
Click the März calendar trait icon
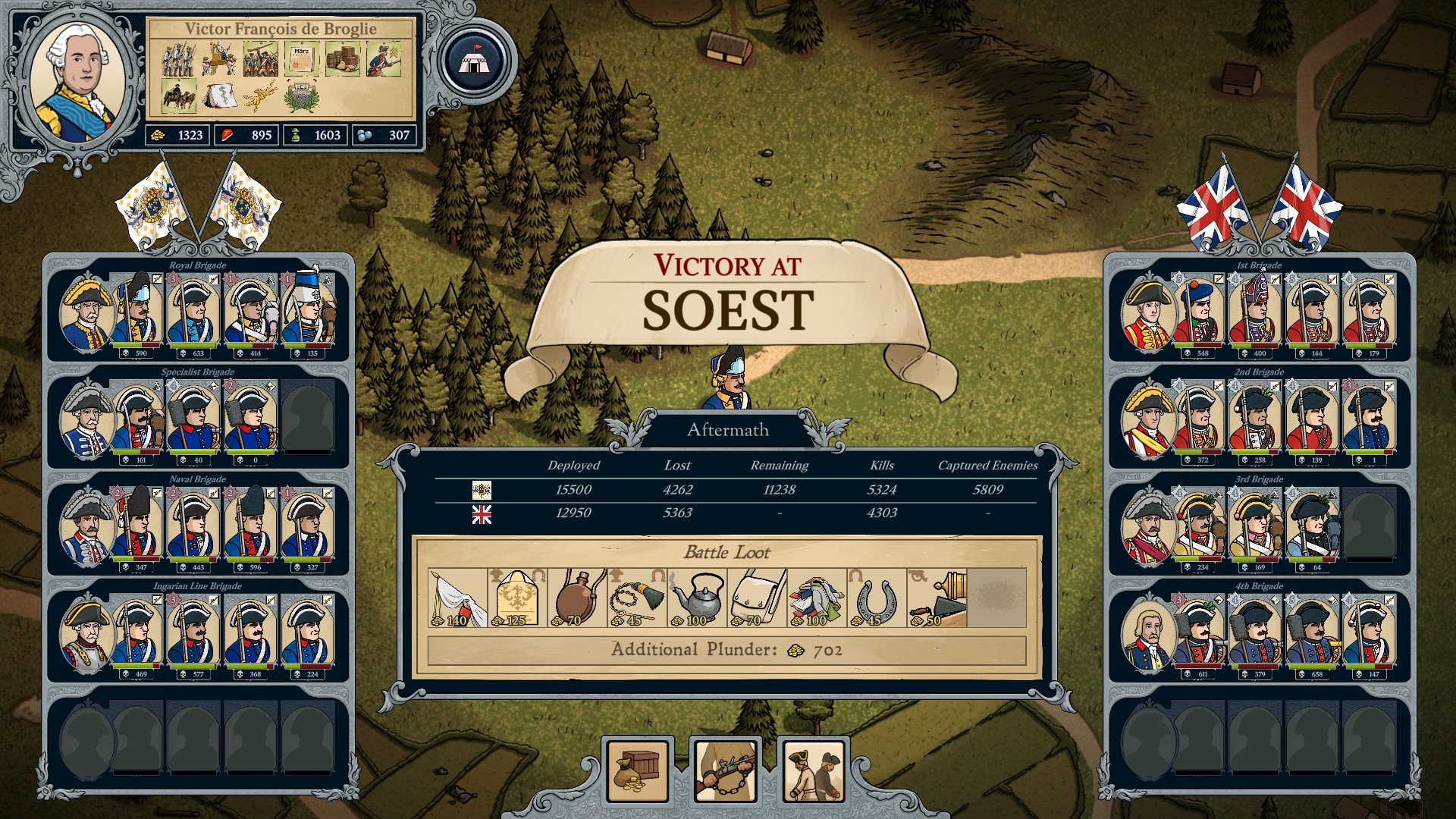coord(301,59)
